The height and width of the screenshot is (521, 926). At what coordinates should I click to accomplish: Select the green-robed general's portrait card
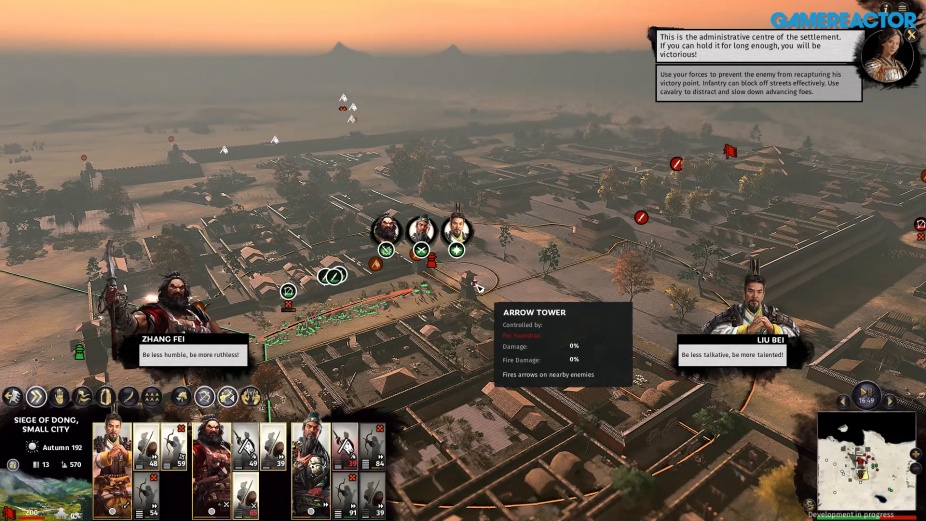(x=310, y=467)
